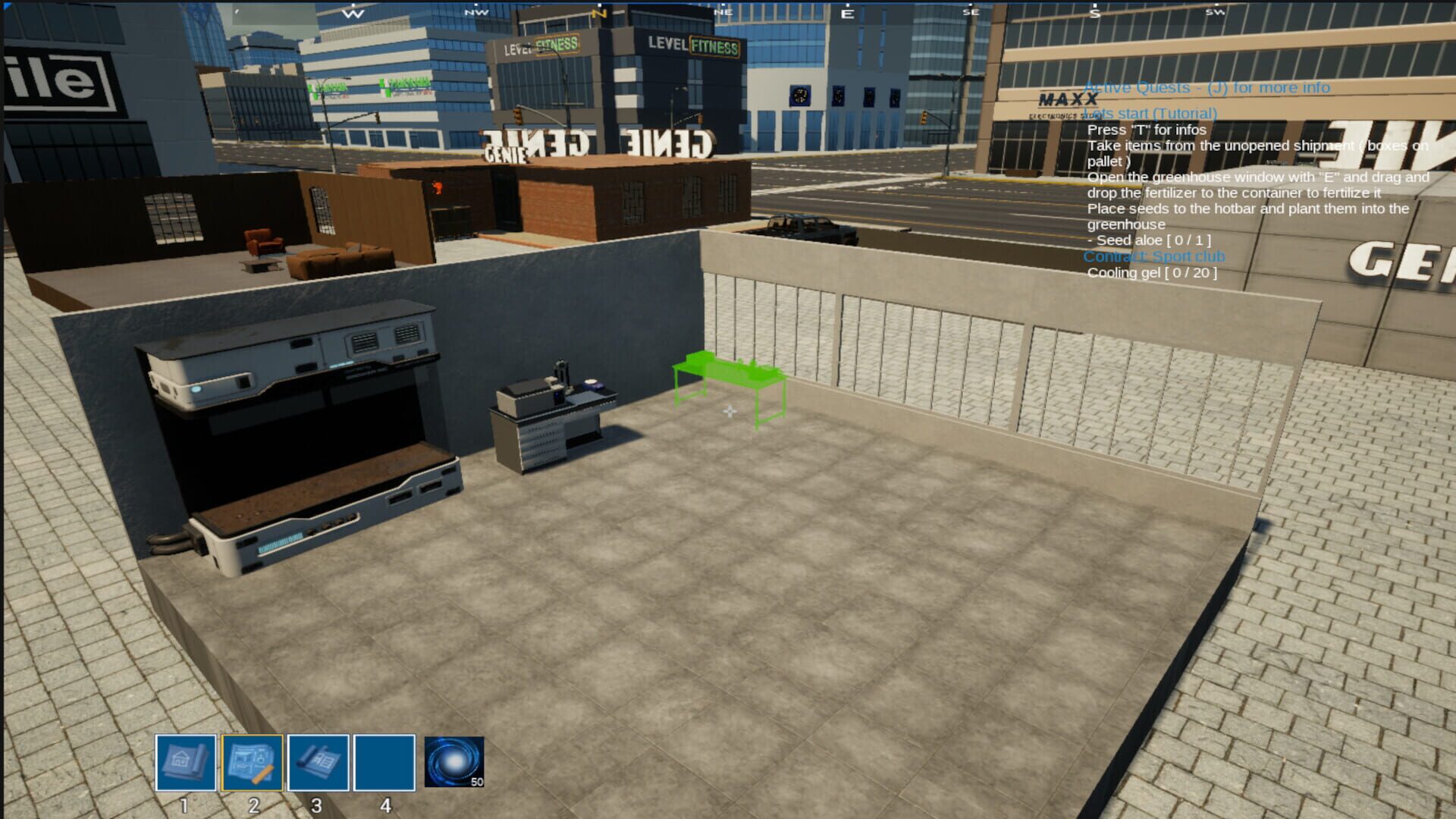Expand the 'Contract: Sport club' quest entry

[x=1155, y=256]
